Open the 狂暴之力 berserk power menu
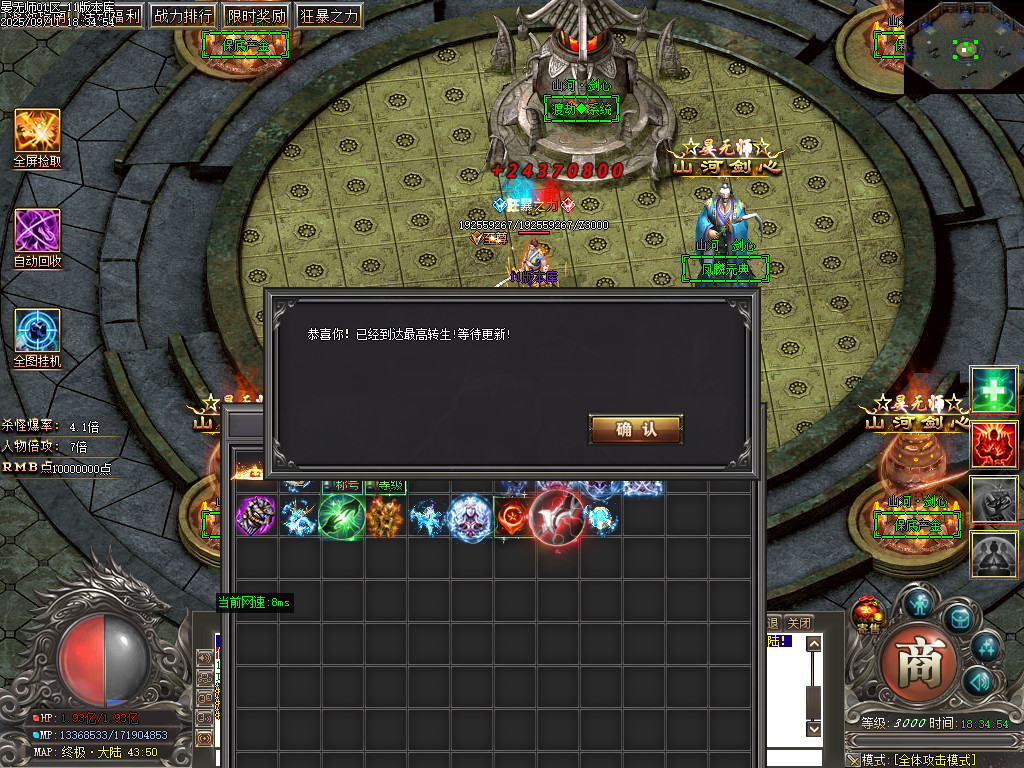The image size is (1024, 768). tap(328, 16)
